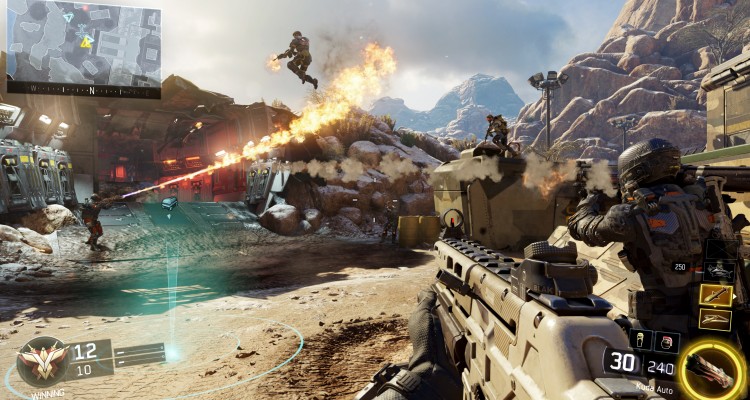750x400 pixels.
Task: Choose the highlighted missile scorestreak
Action: tap(716, 295)
